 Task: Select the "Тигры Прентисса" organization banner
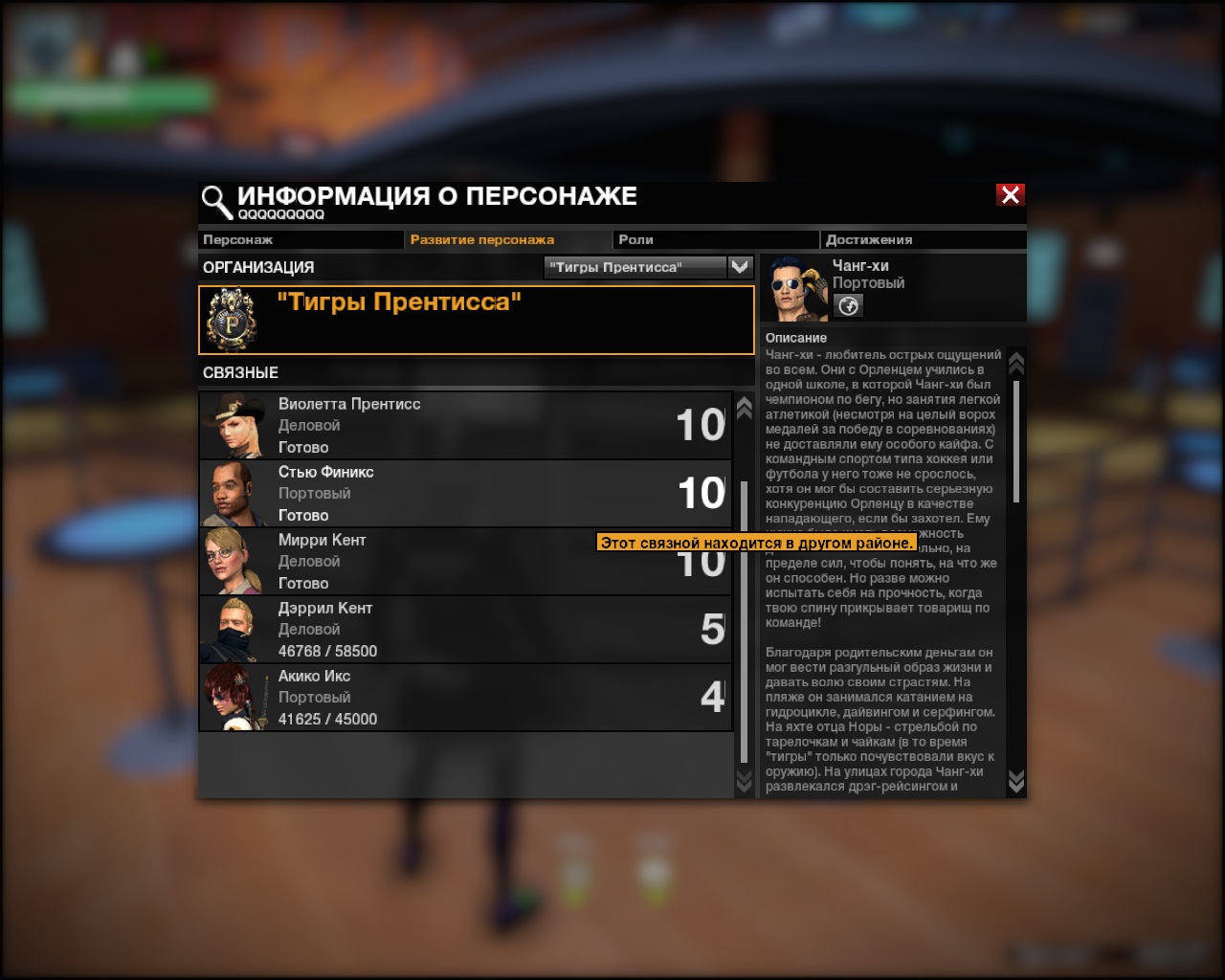[x=476, y=320]
